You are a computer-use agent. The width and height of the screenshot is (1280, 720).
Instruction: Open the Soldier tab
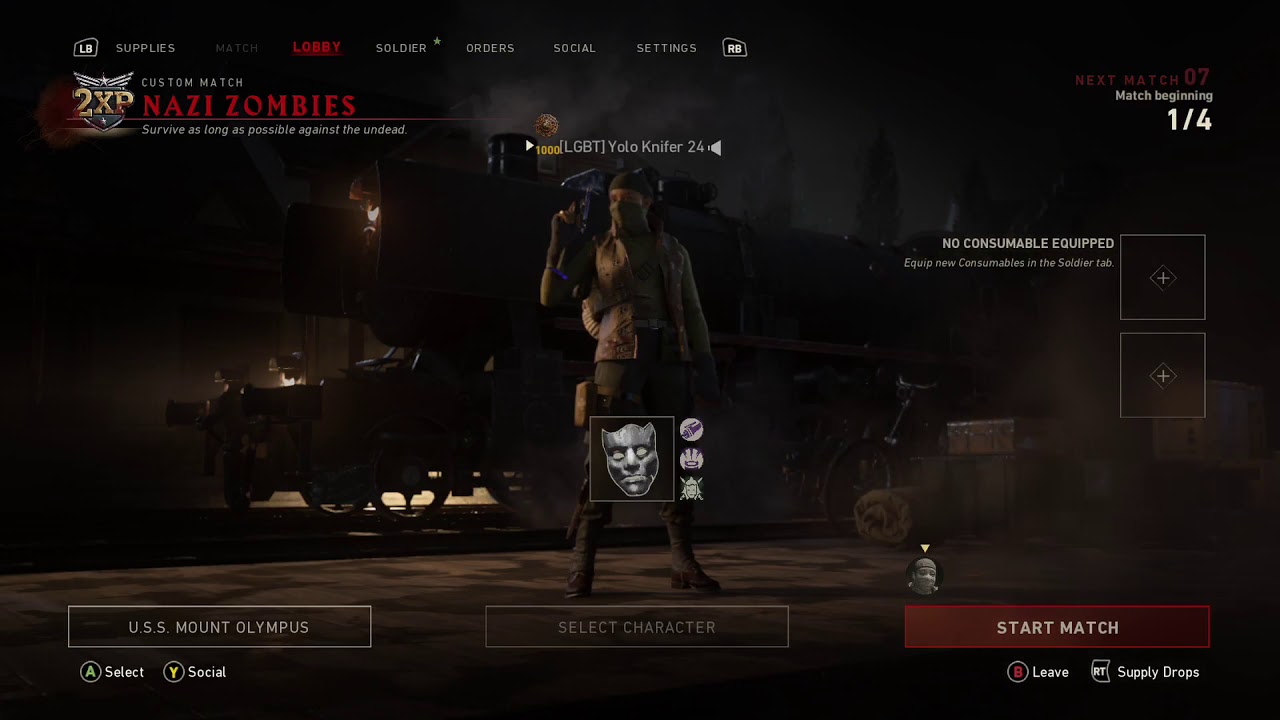point(401,48)
